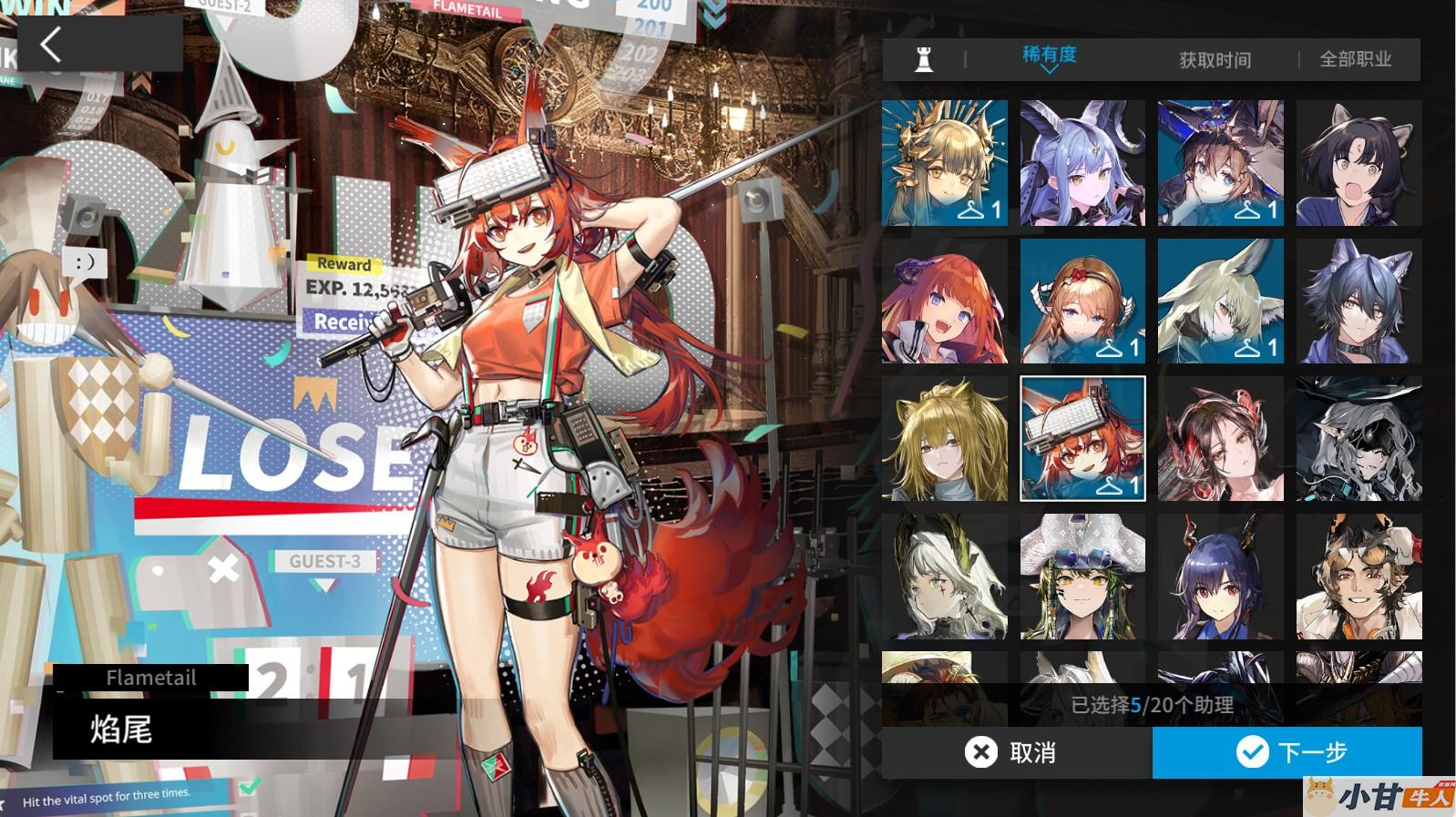Select the Flametail portrait with keyboard on head

[1082, 438]
